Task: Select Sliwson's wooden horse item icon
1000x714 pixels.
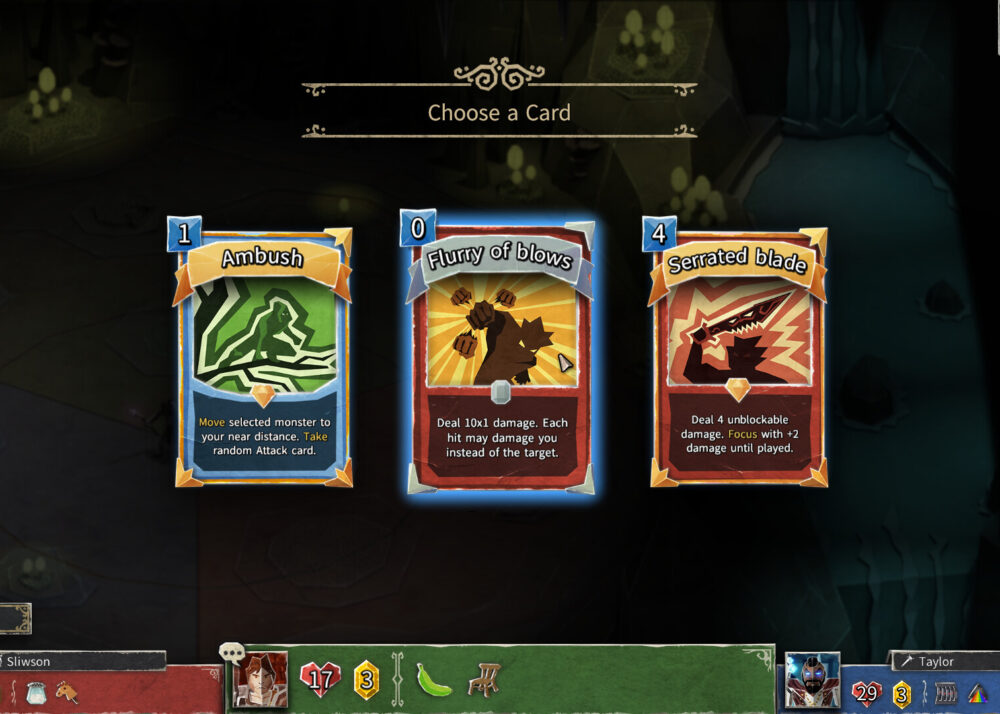Action: click(67, 690)
